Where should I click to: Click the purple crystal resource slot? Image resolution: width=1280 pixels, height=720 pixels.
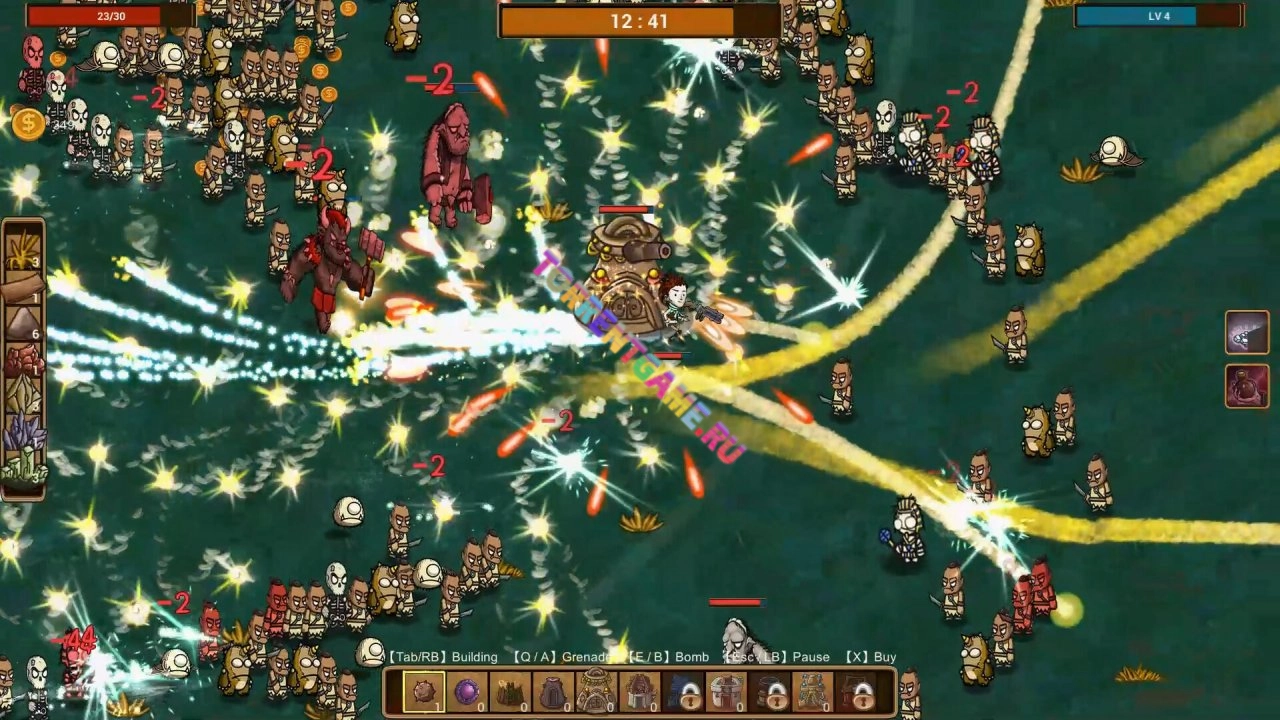point(22,434)
